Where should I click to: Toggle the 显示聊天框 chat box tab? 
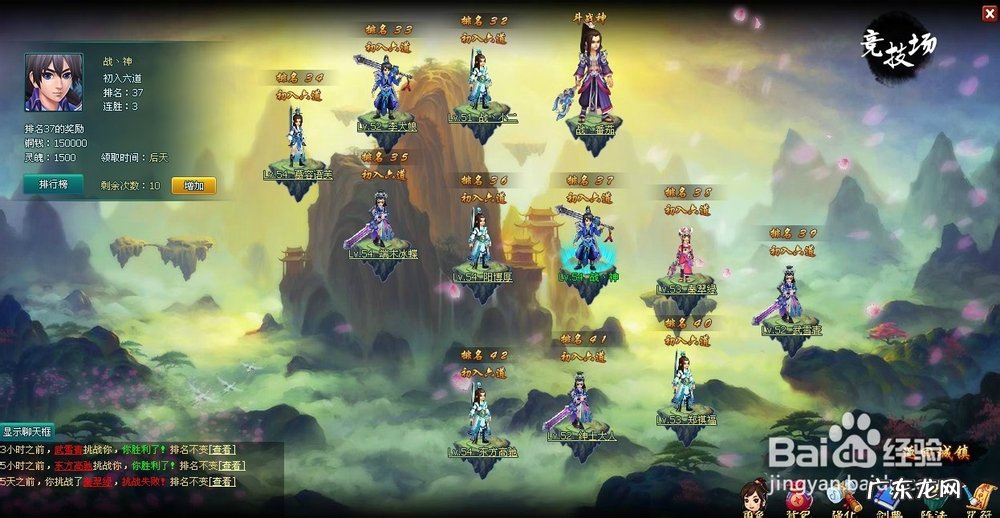(x=27, y=431)
